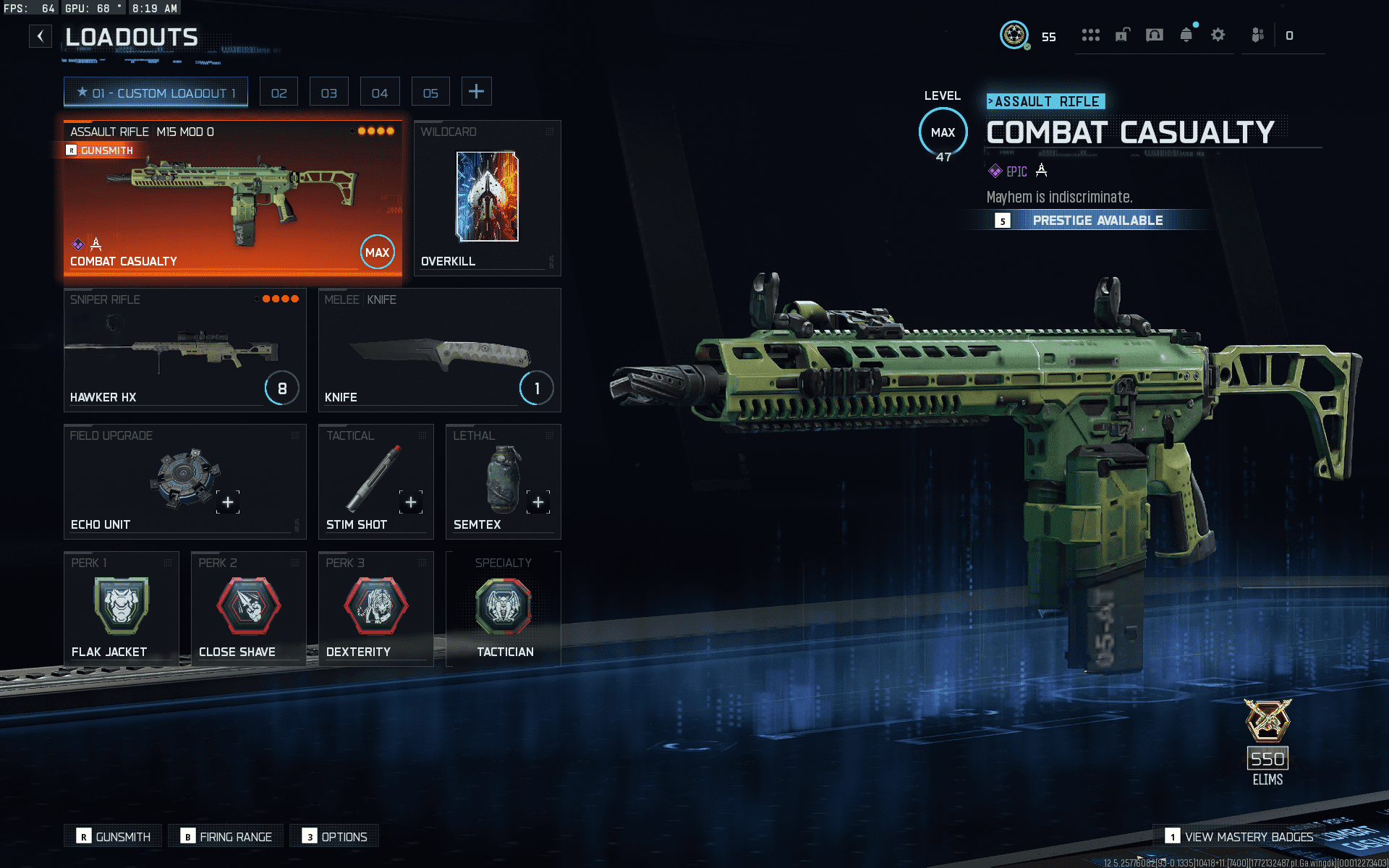Open notifications with the bell icon

[x=1186, y=35]
